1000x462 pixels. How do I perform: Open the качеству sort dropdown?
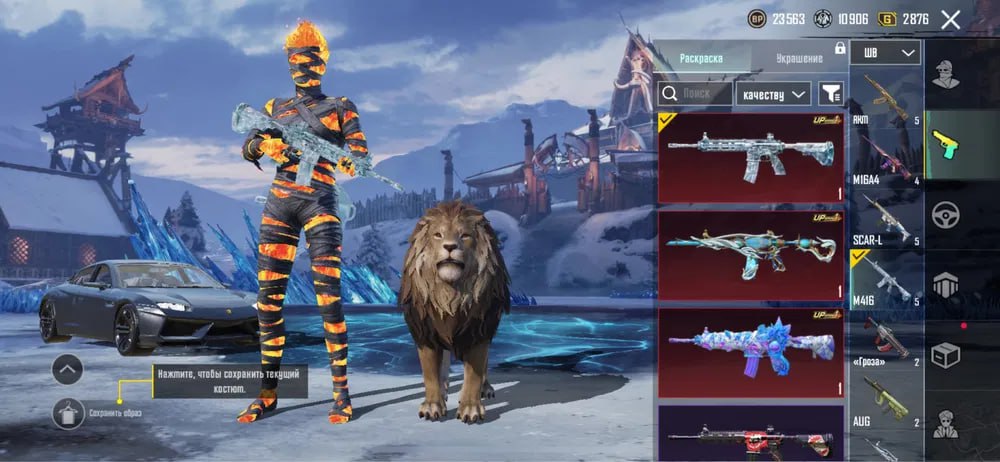tap(773, 94)
